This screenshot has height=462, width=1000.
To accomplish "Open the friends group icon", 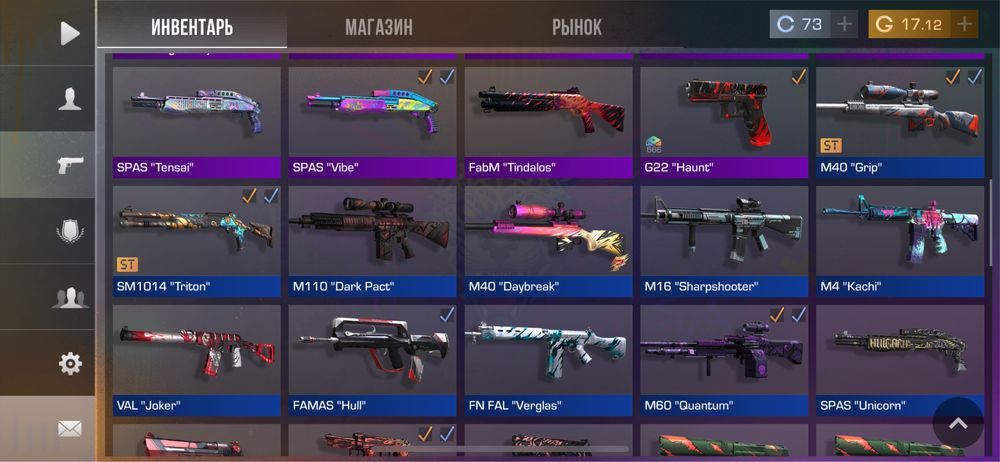I will tap(69, 297).
